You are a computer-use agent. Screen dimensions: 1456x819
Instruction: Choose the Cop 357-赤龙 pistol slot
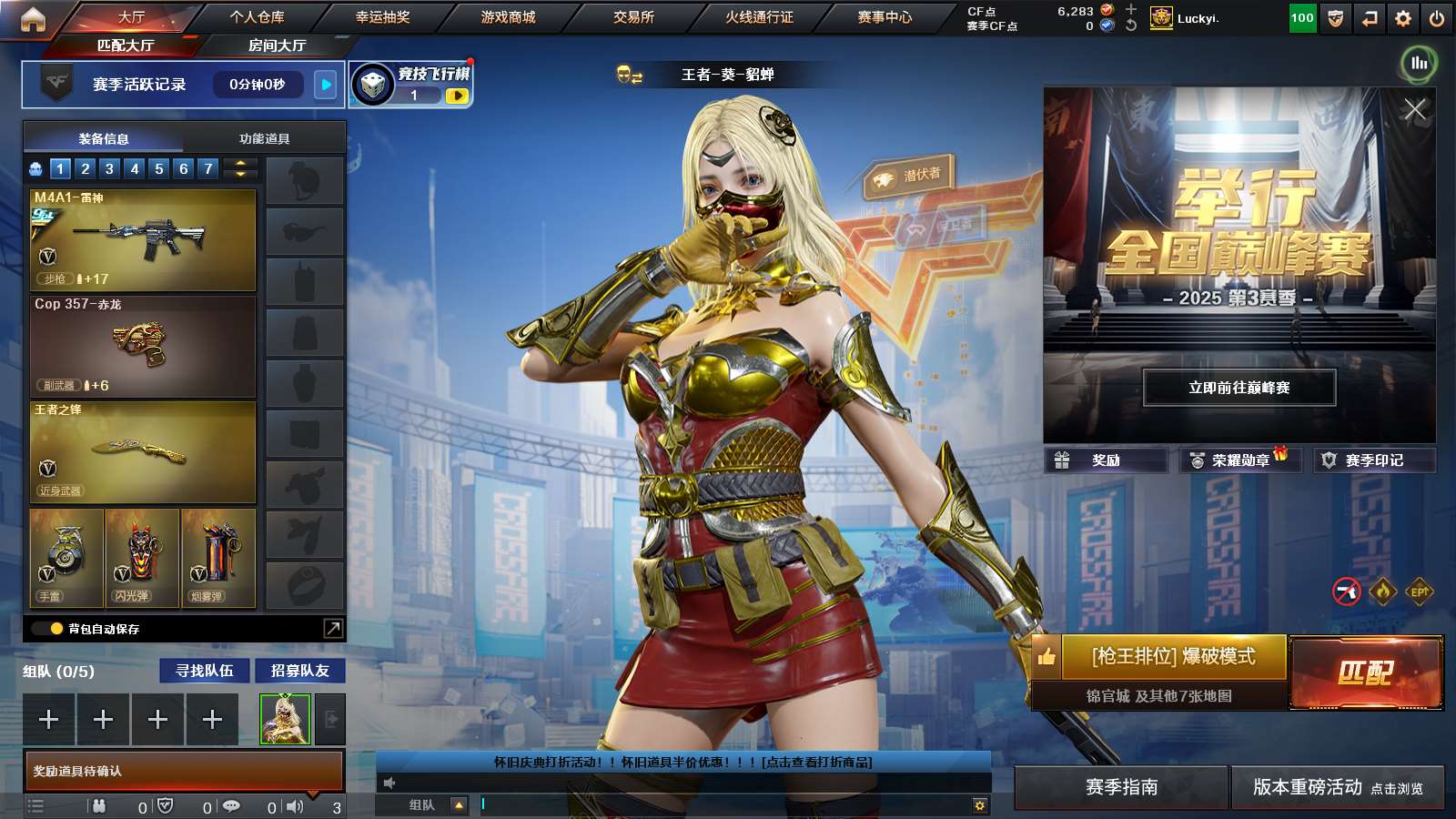pos(143,347)
